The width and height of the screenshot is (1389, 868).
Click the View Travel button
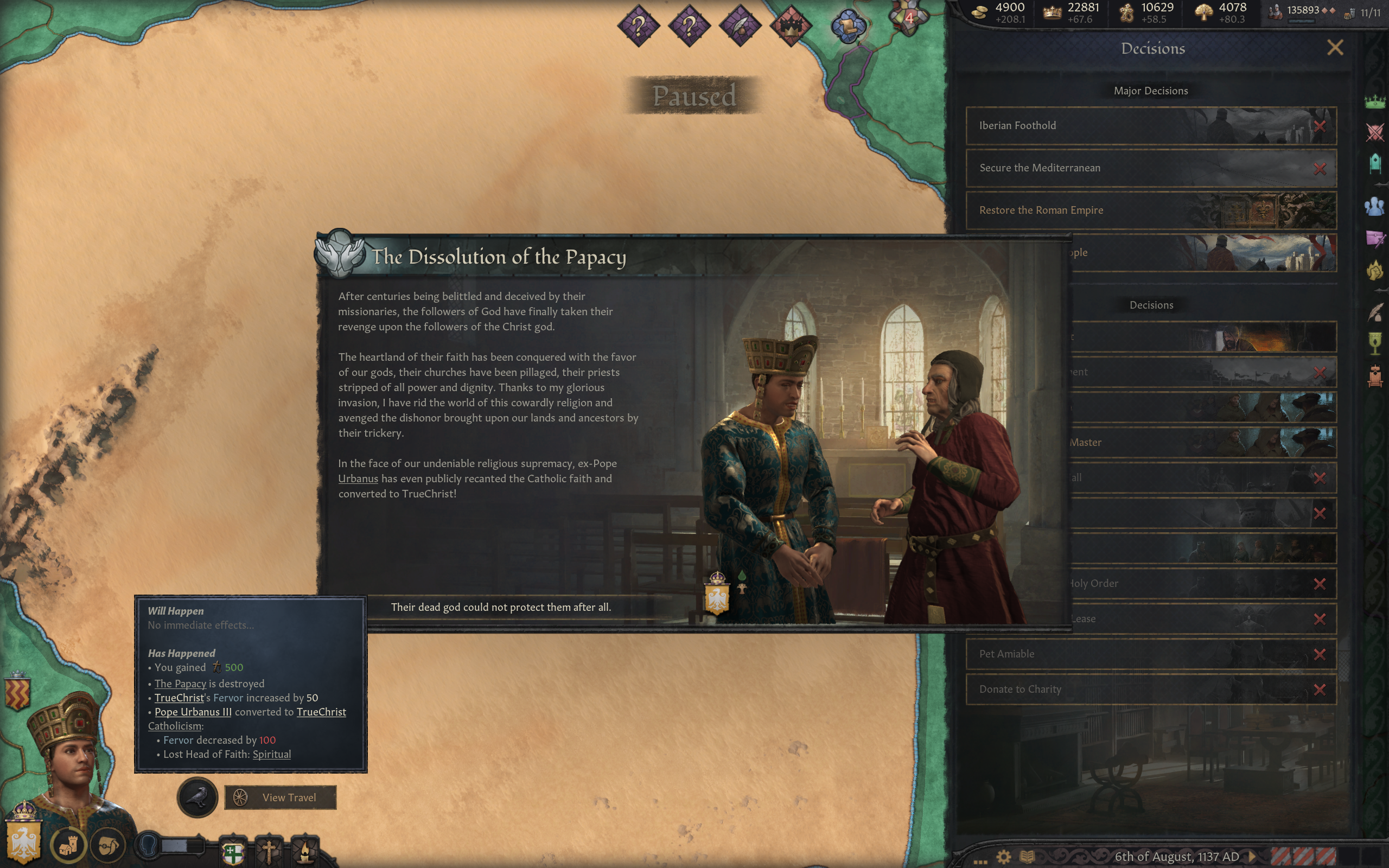point(280,797)
